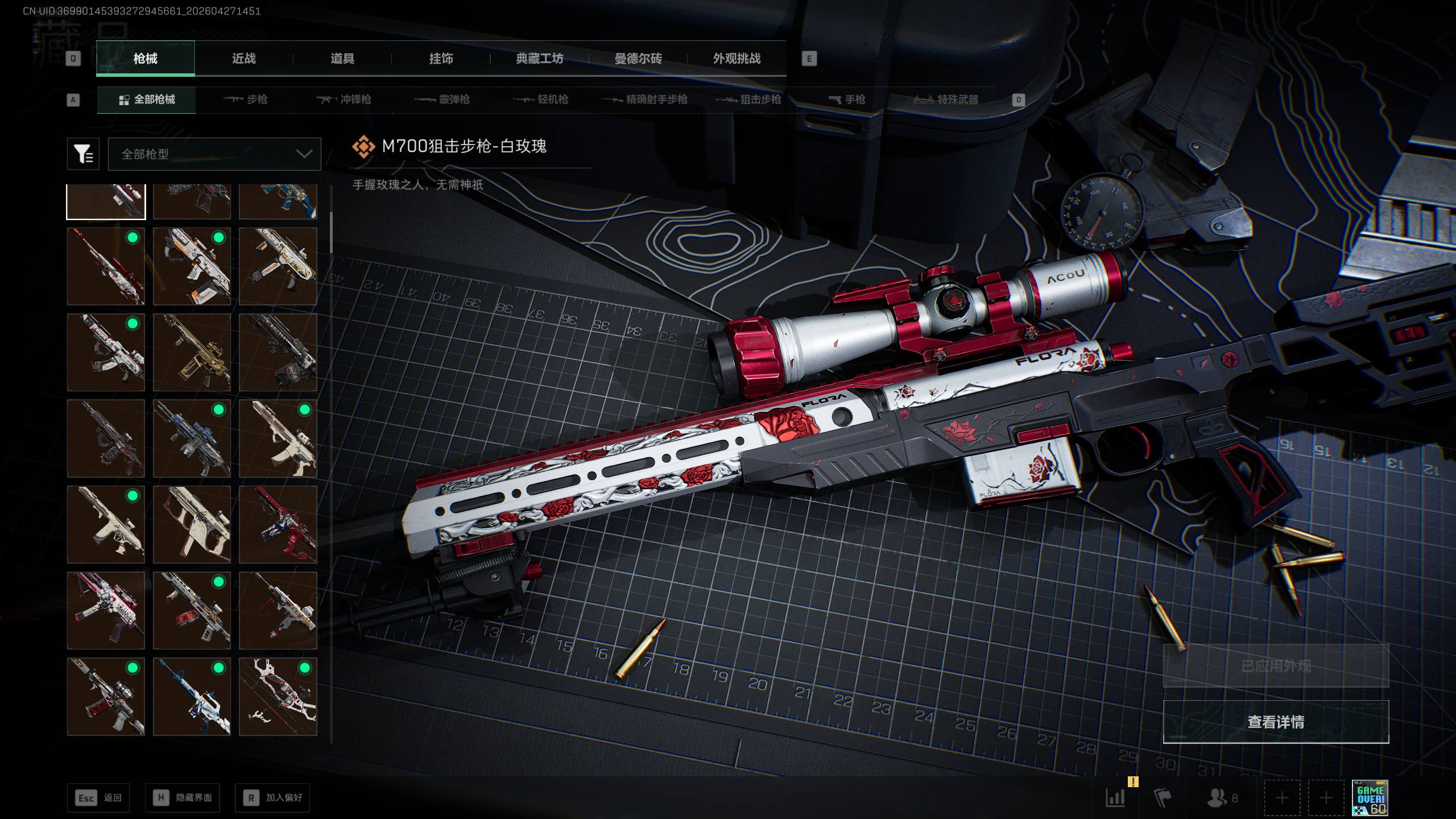Viewport: 1456px width, 819px height.
Task: Choose the 轻机枪 light machine gun filter
Action: (541, 100)
